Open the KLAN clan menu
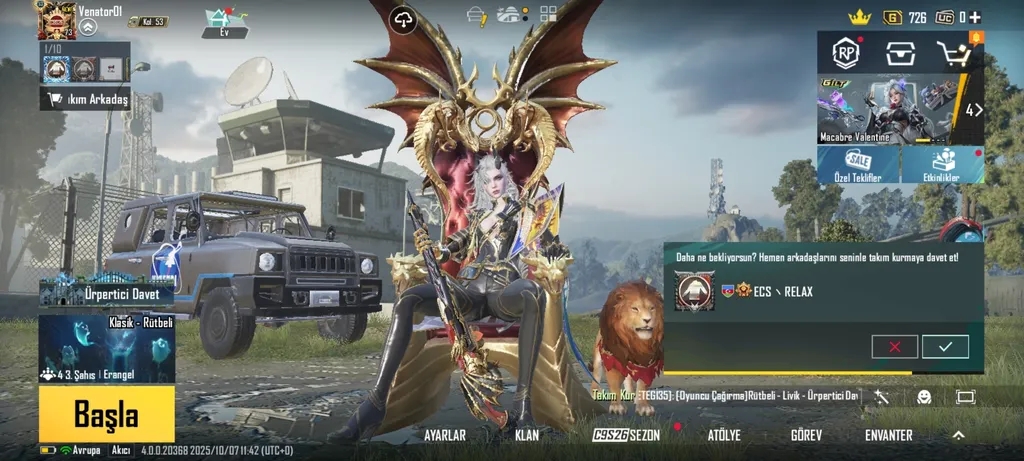The width and height of the screenshot is (1024, 461). coord(527,436)
